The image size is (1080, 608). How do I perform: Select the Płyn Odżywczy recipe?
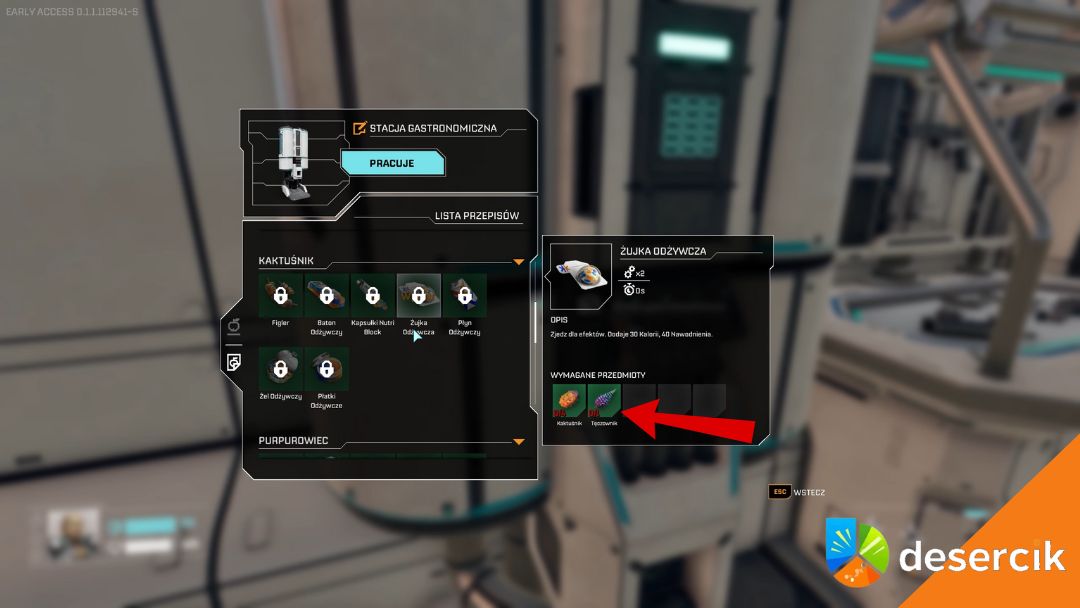pyautogui.click(x=464, y=295)
